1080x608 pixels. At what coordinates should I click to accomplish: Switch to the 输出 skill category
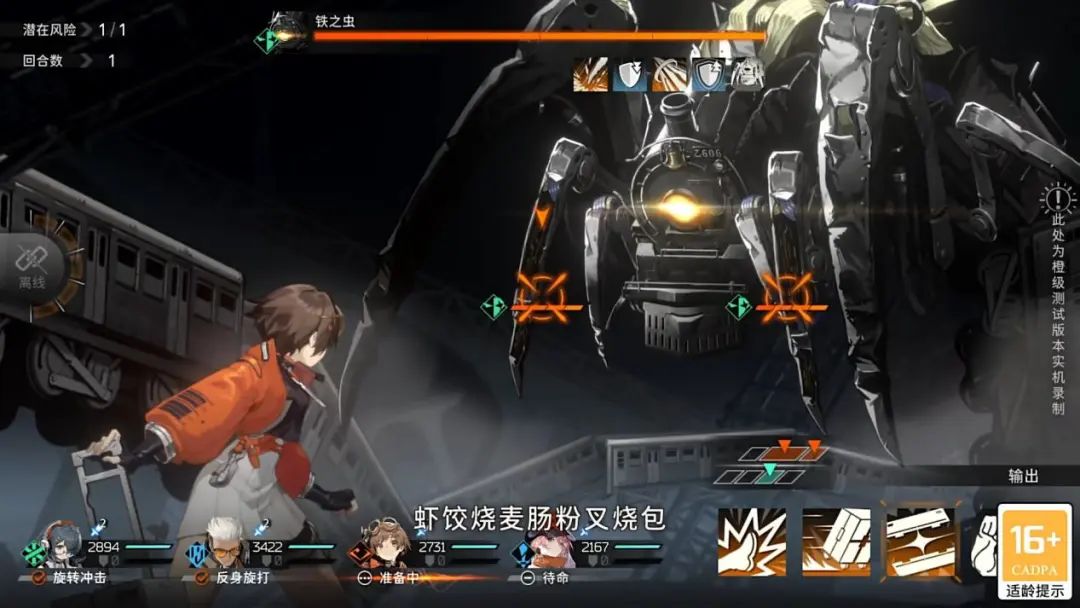[x=1023, y=477]
